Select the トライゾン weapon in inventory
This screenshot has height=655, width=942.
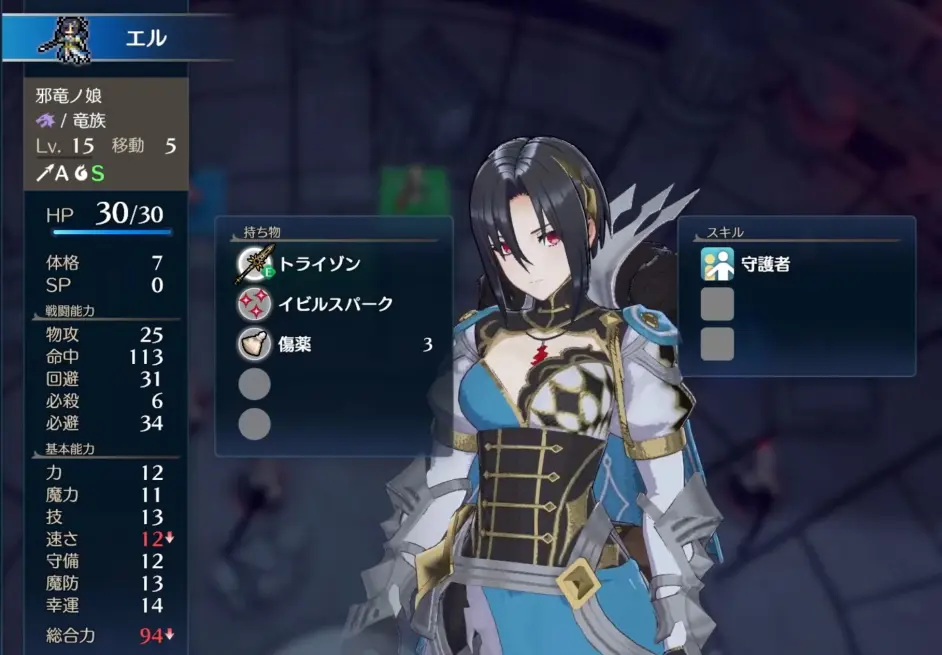(x=318, y=264)
